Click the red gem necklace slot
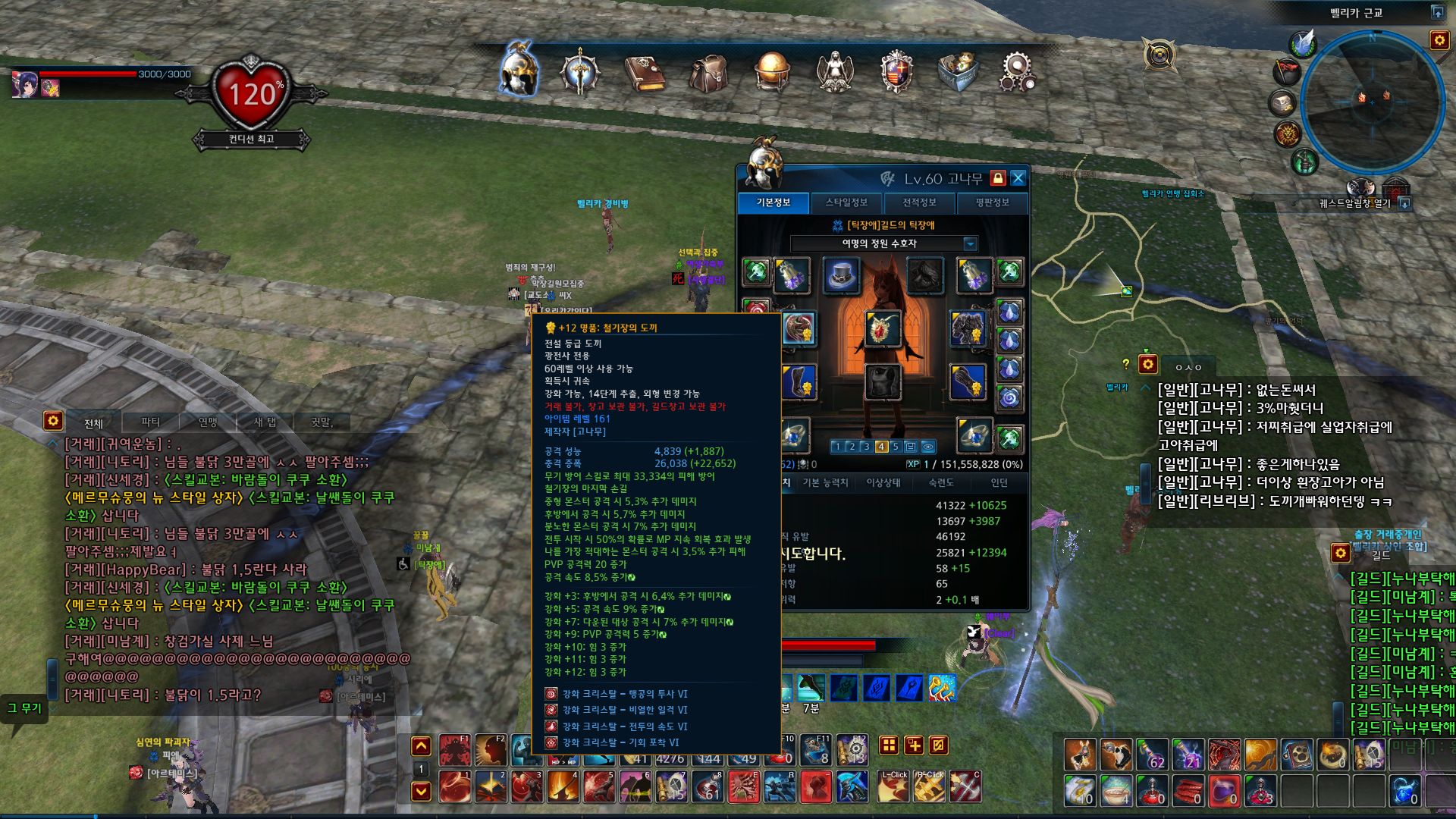 (882, 330)
